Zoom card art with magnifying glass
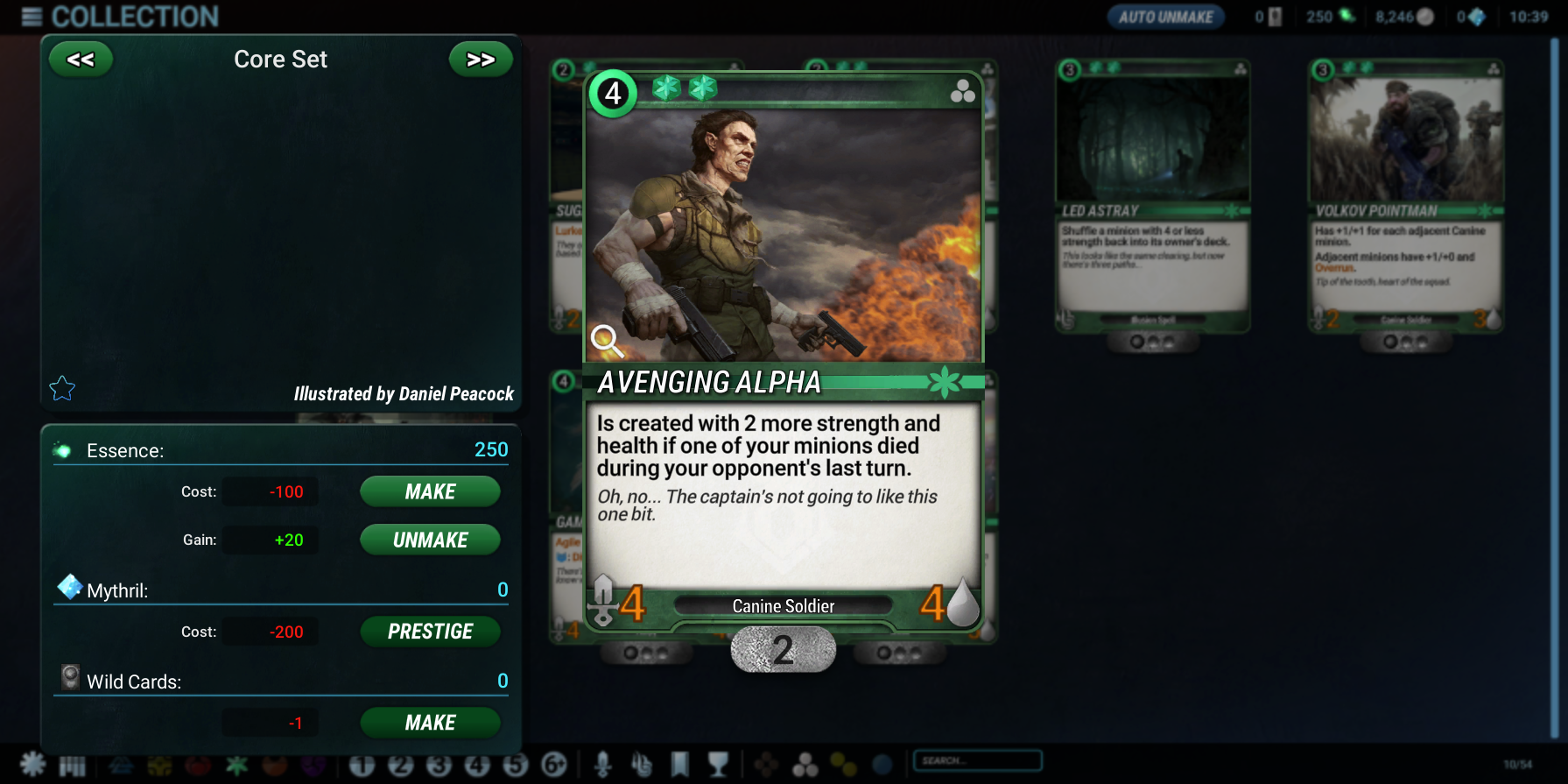Image resolution: width=1568 pixels, height=784 pixels. coord(606,340)
